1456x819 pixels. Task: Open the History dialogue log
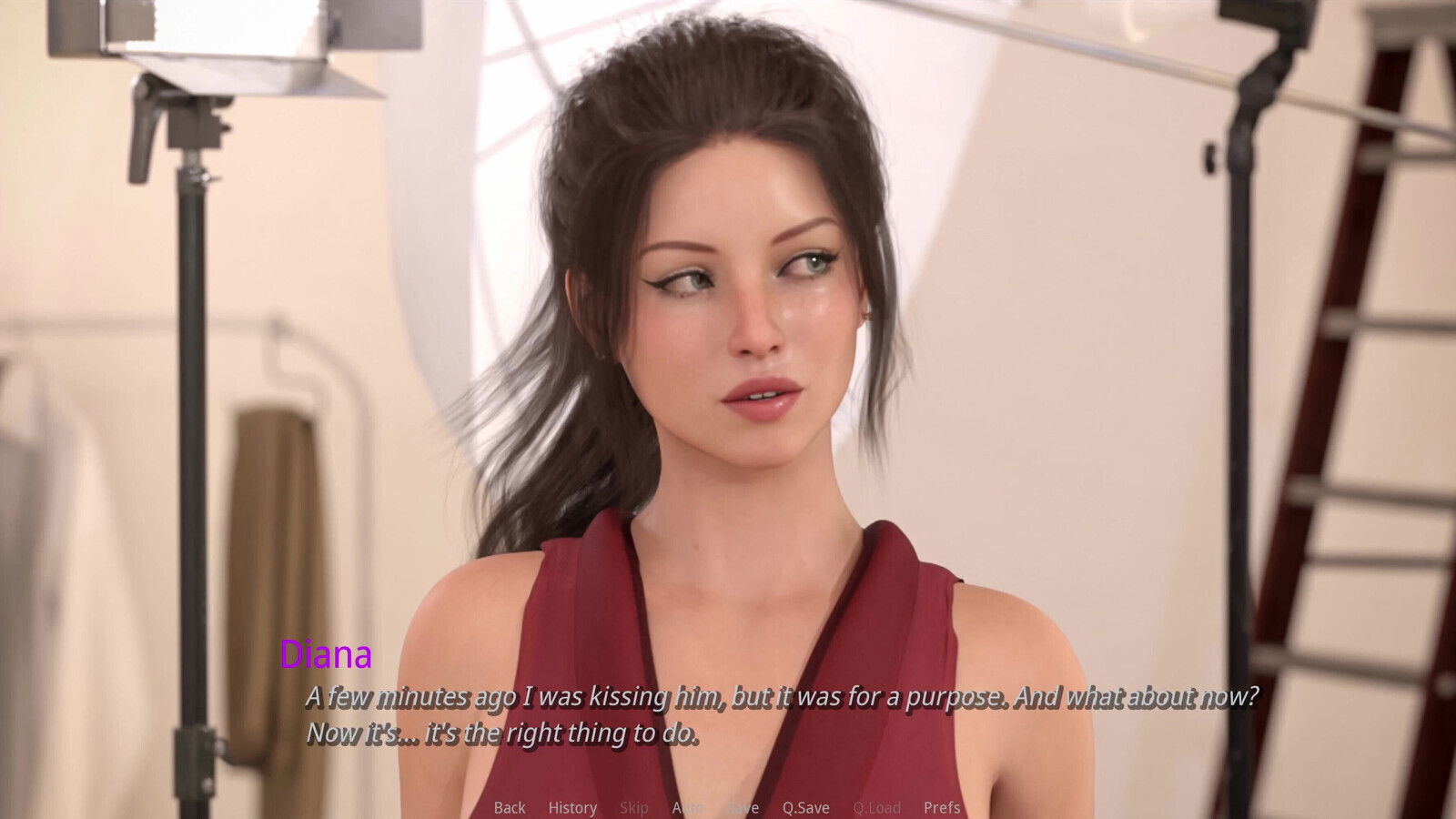point(571,807)
